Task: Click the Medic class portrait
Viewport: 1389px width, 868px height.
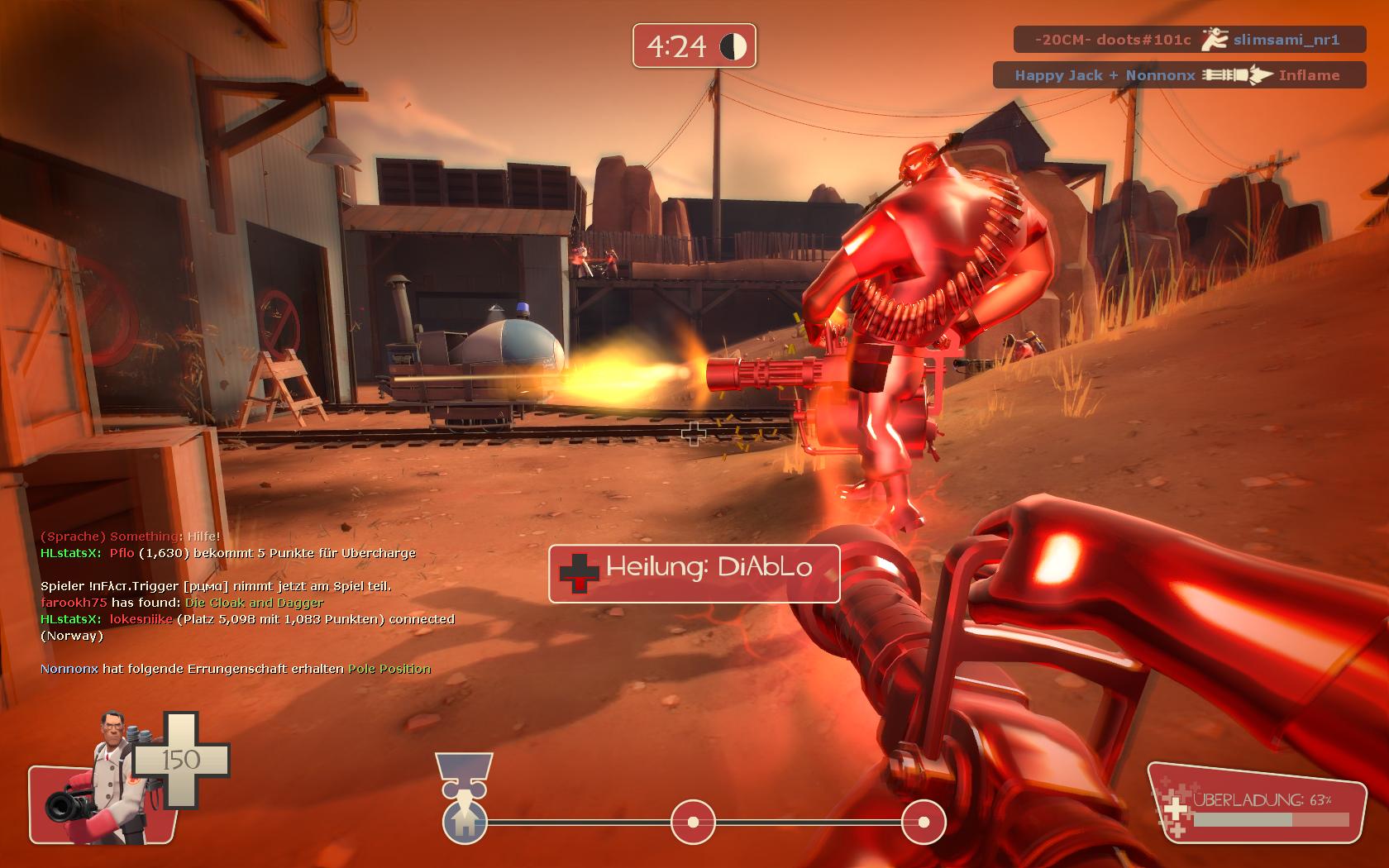Action: (x=103, y=778)
